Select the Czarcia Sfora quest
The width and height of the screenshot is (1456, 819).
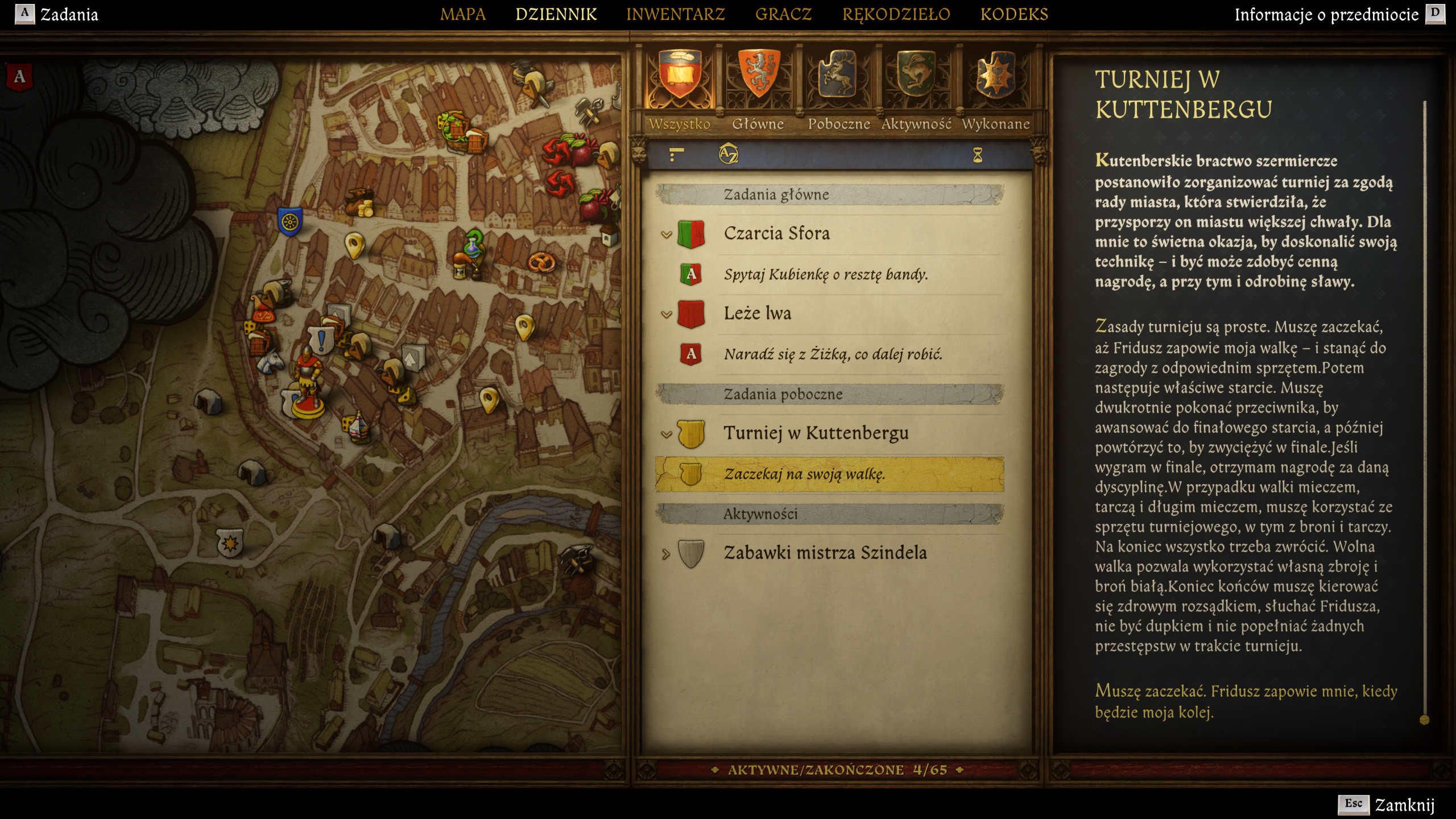pos(776,234)
